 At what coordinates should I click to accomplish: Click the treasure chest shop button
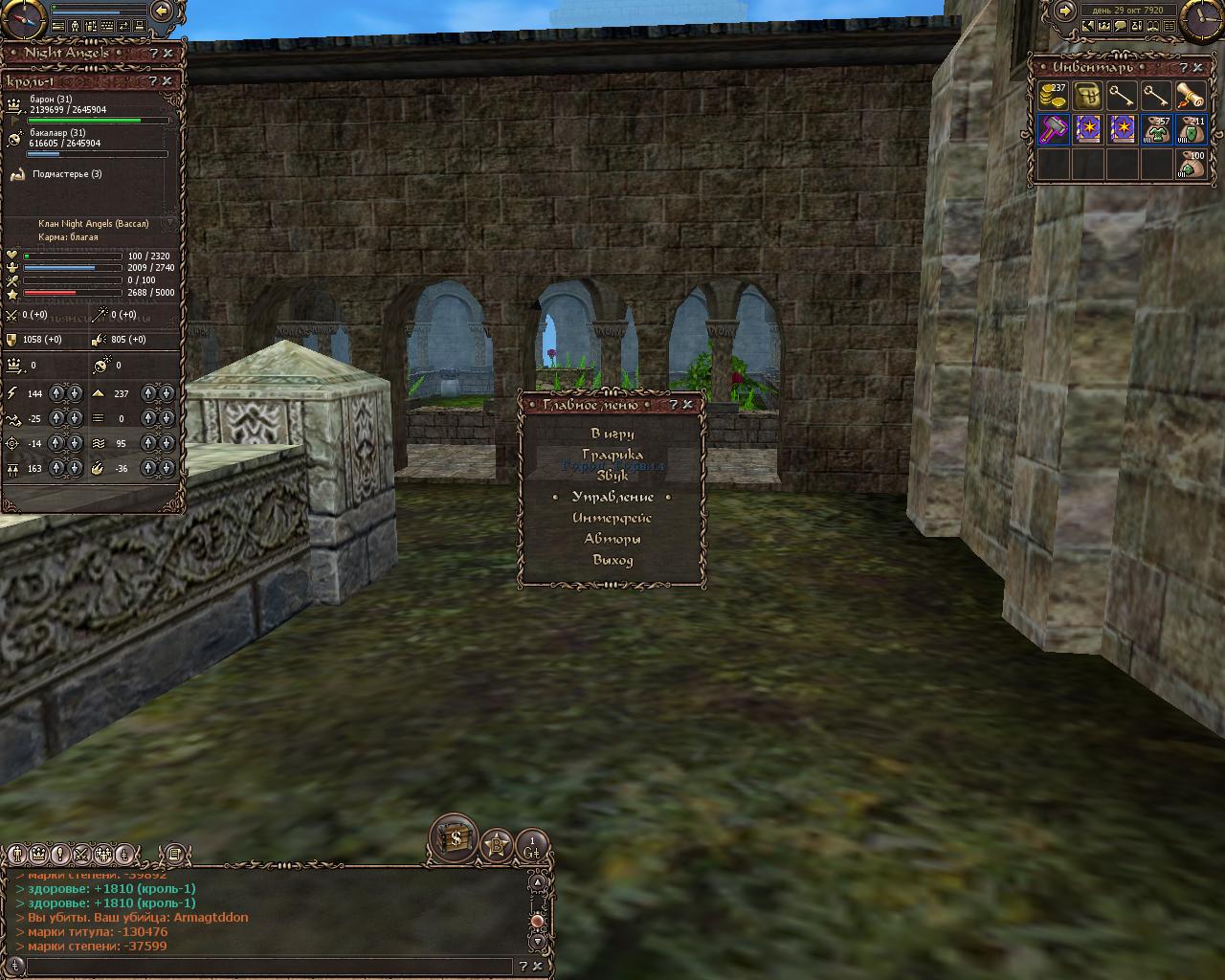(x=454, y=838)
